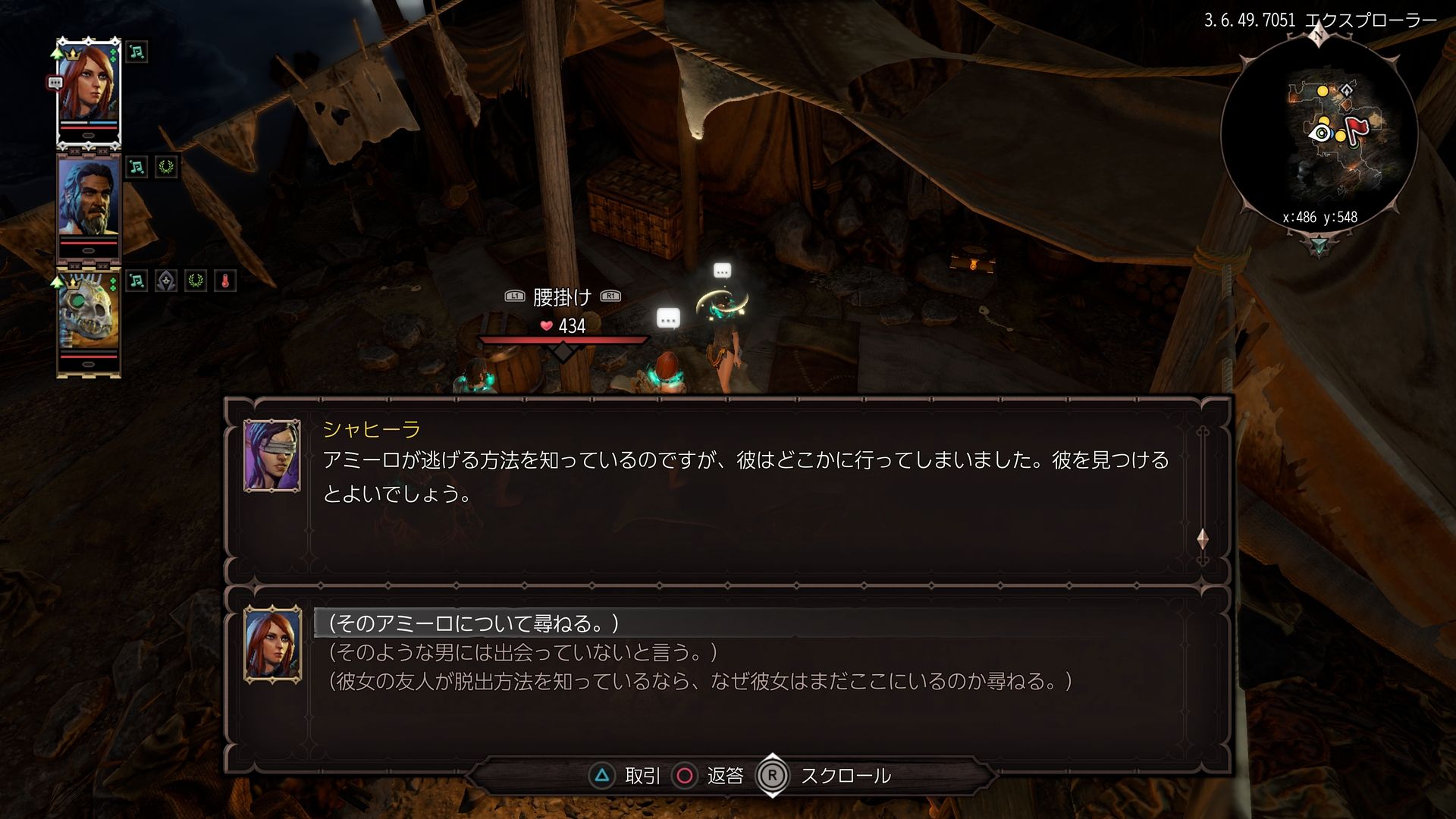Screen dimensions: 1456x819
Task: Select the skeleton party member portrait
Action: [89, 318]
